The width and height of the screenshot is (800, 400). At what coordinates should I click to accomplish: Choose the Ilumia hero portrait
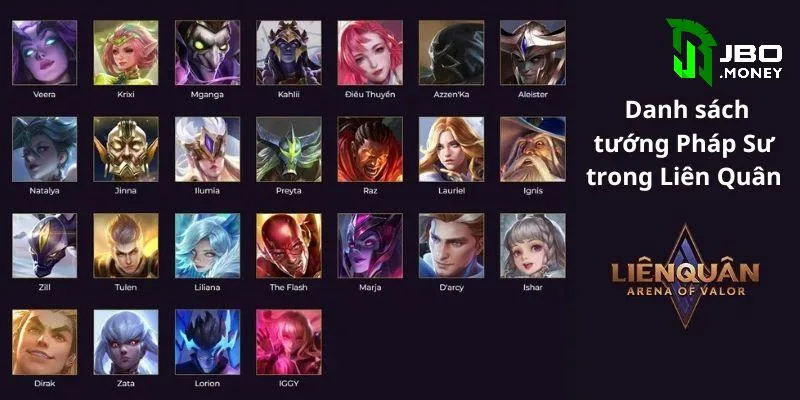pyautogui.click(x=208, y=148)
